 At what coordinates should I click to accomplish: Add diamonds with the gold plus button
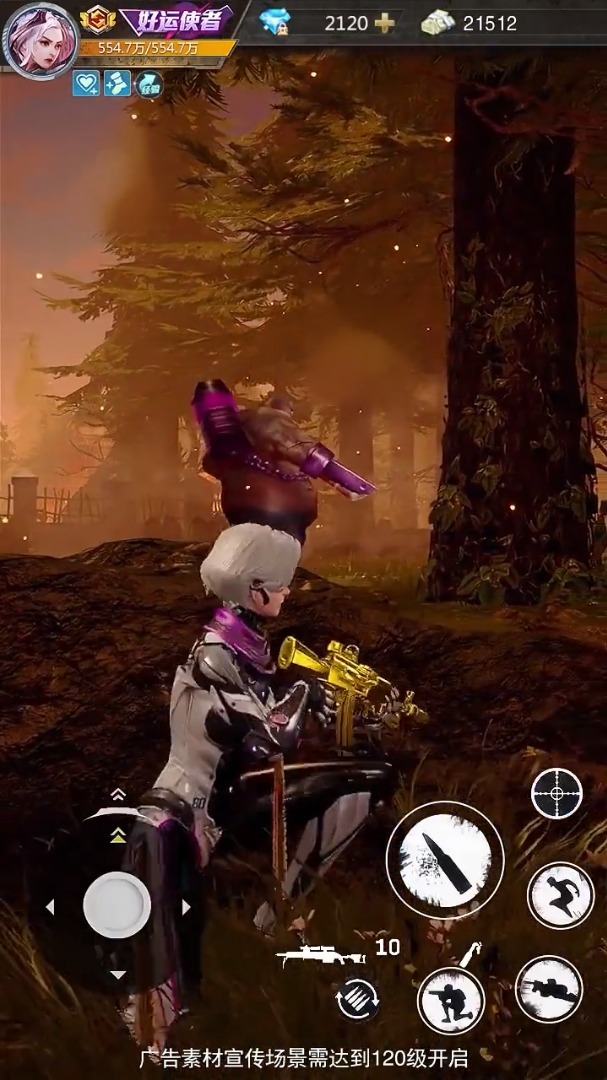[x=384, y=23]
